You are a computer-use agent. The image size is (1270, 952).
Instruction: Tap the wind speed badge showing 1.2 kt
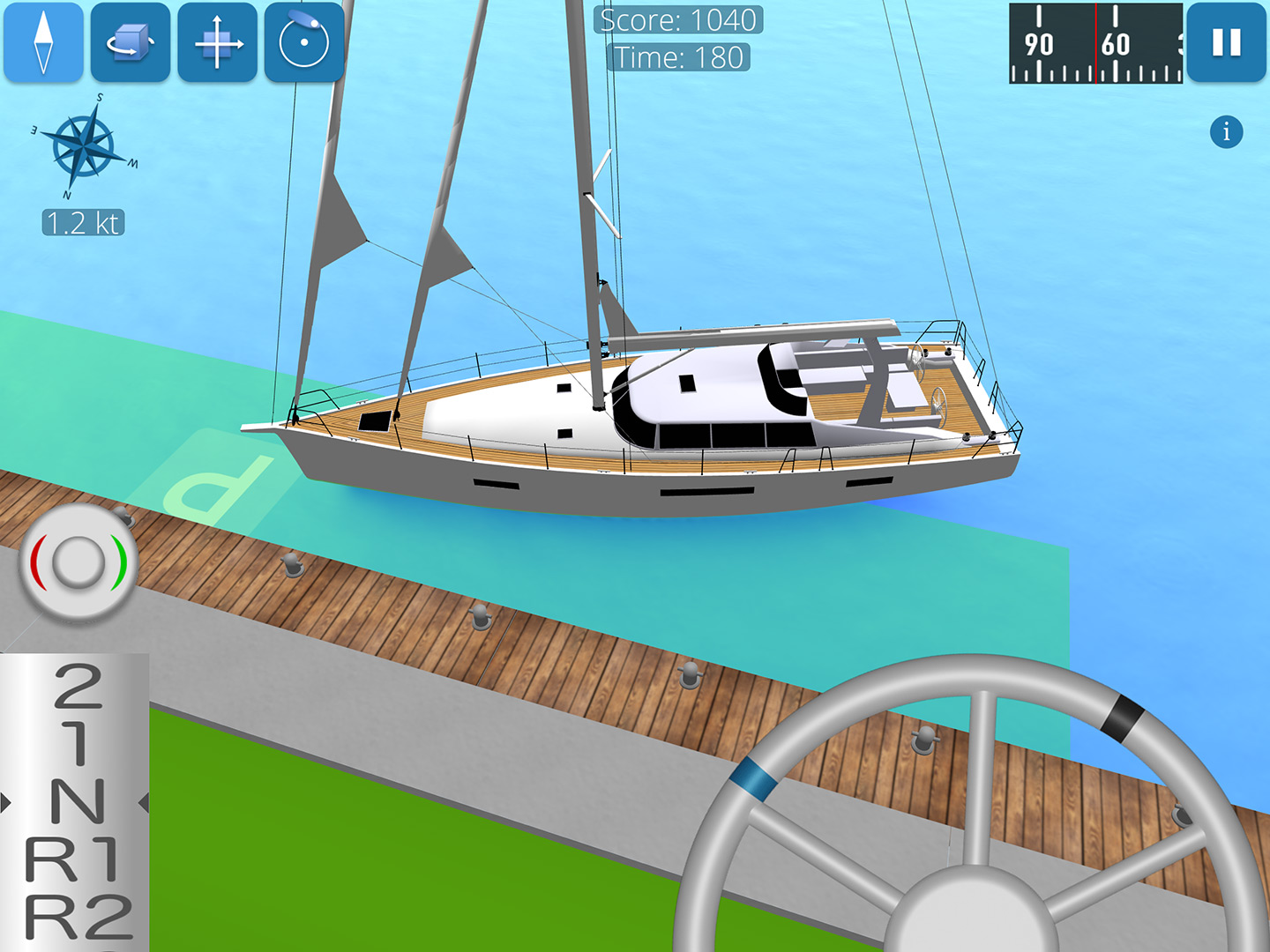(82, 222)
